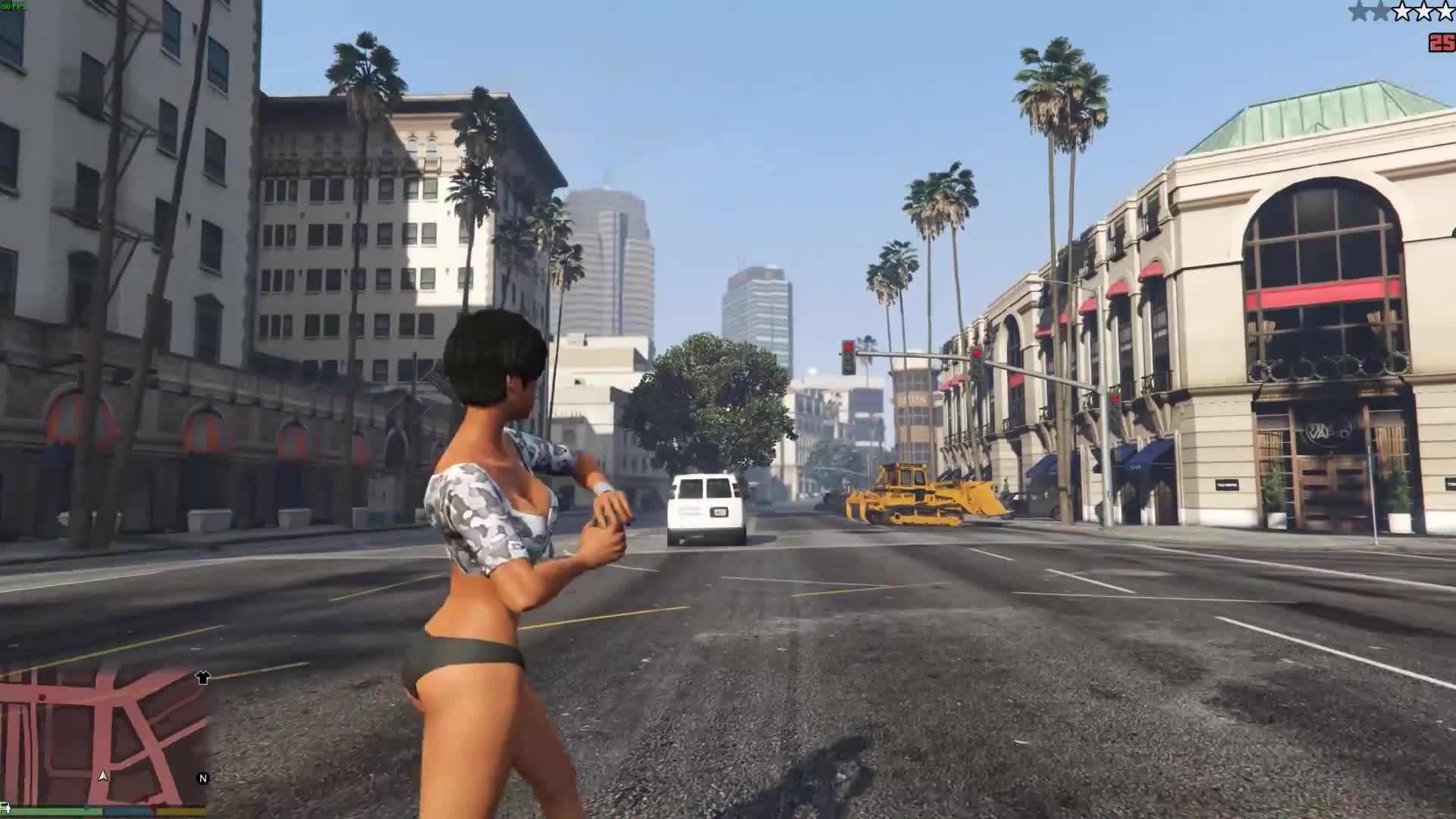Click the white waypoint dot on the minimap
The image size is (1456, 819).
tap(42, 697)
